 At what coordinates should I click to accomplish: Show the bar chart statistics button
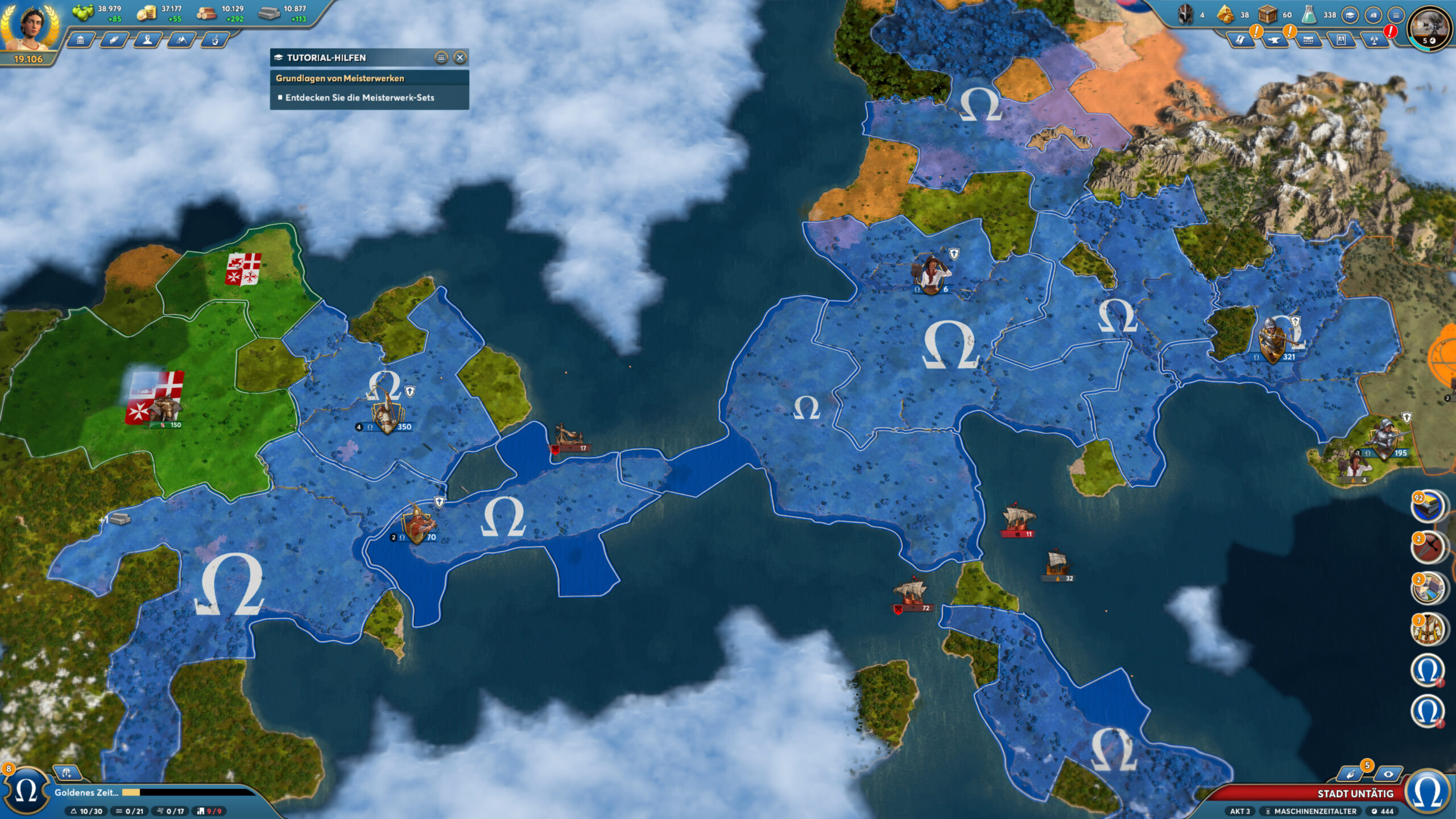point(1373,15)
